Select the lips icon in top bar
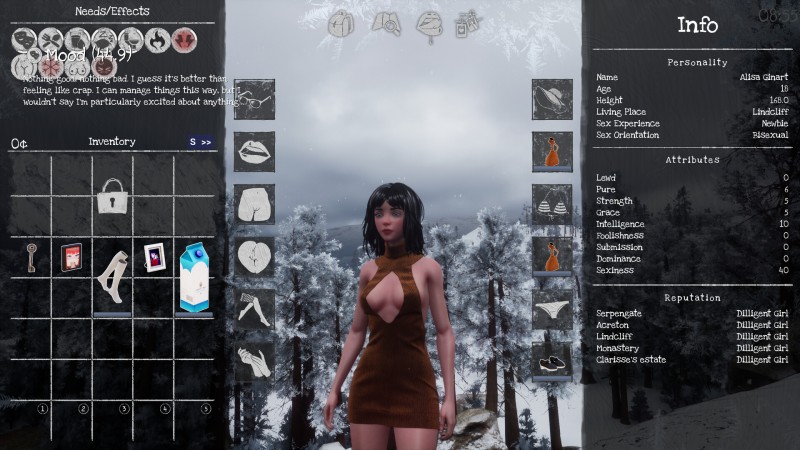This screenshot has width=800, height=450. (x=429, y=23)
